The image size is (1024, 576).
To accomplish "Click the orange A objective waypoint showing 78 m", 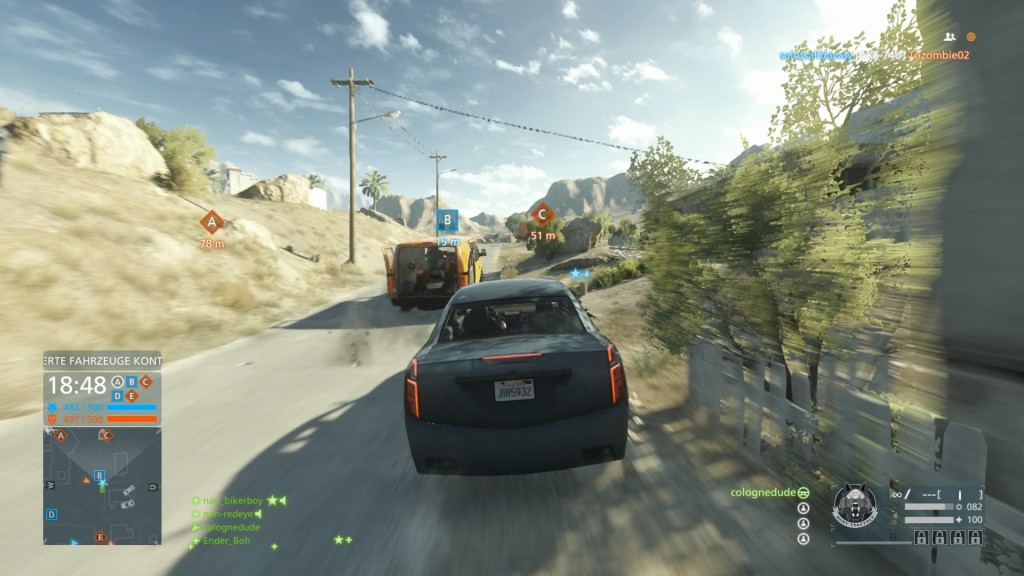I will pos(211,222).
